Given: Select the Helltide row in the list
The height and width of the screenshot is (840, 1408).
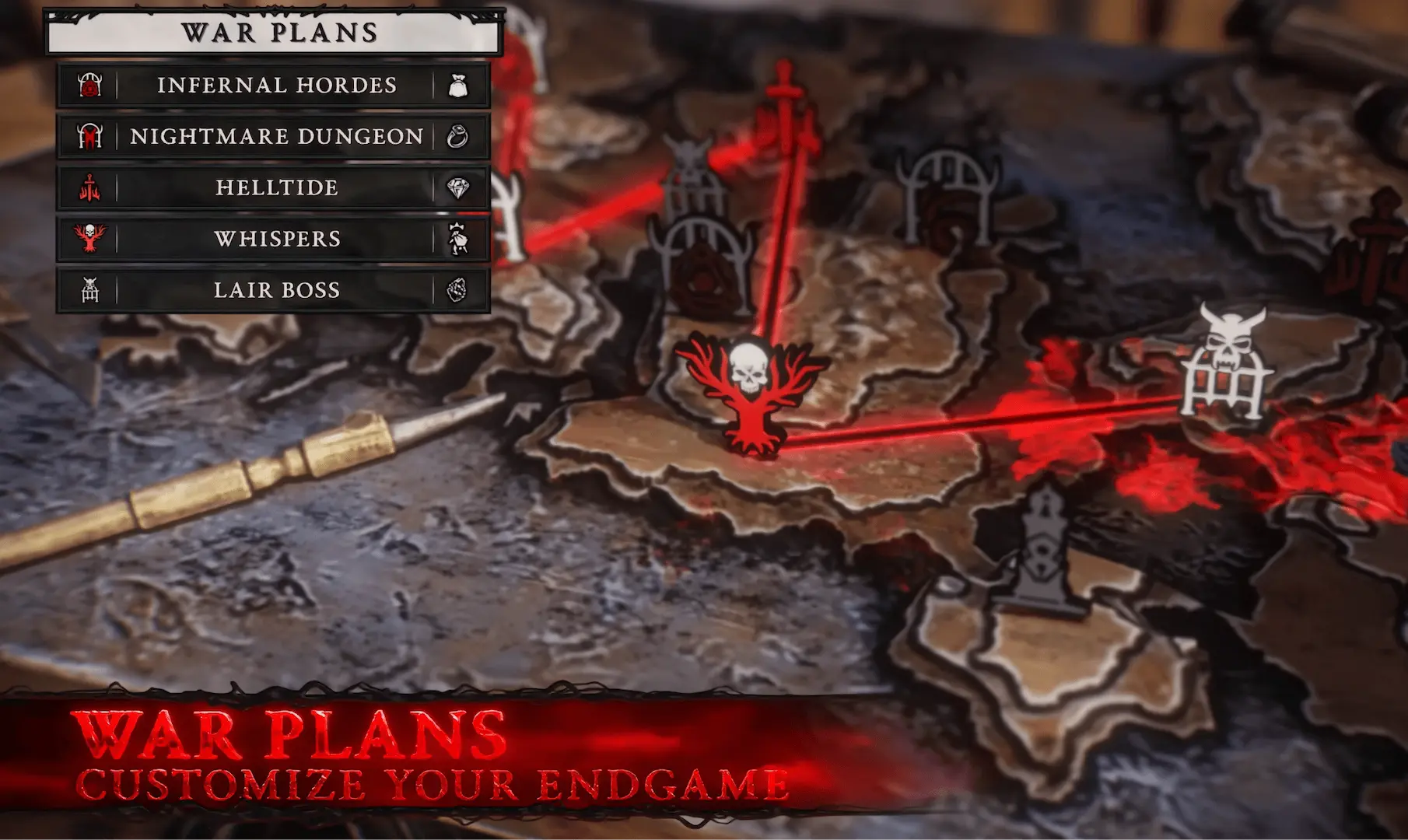Looking at the screenshot, I should coord(276,187).
